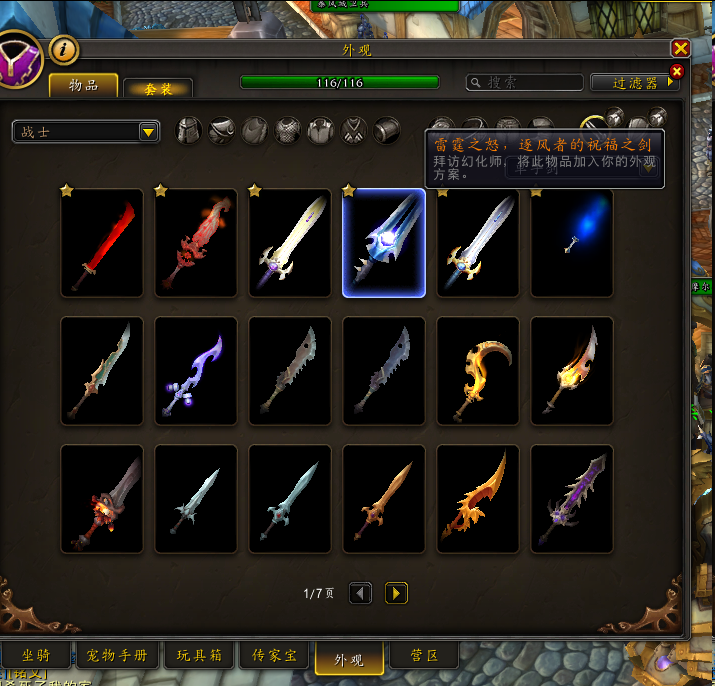Open the 坐骑 mounts tab

click(x=37, y=655)
